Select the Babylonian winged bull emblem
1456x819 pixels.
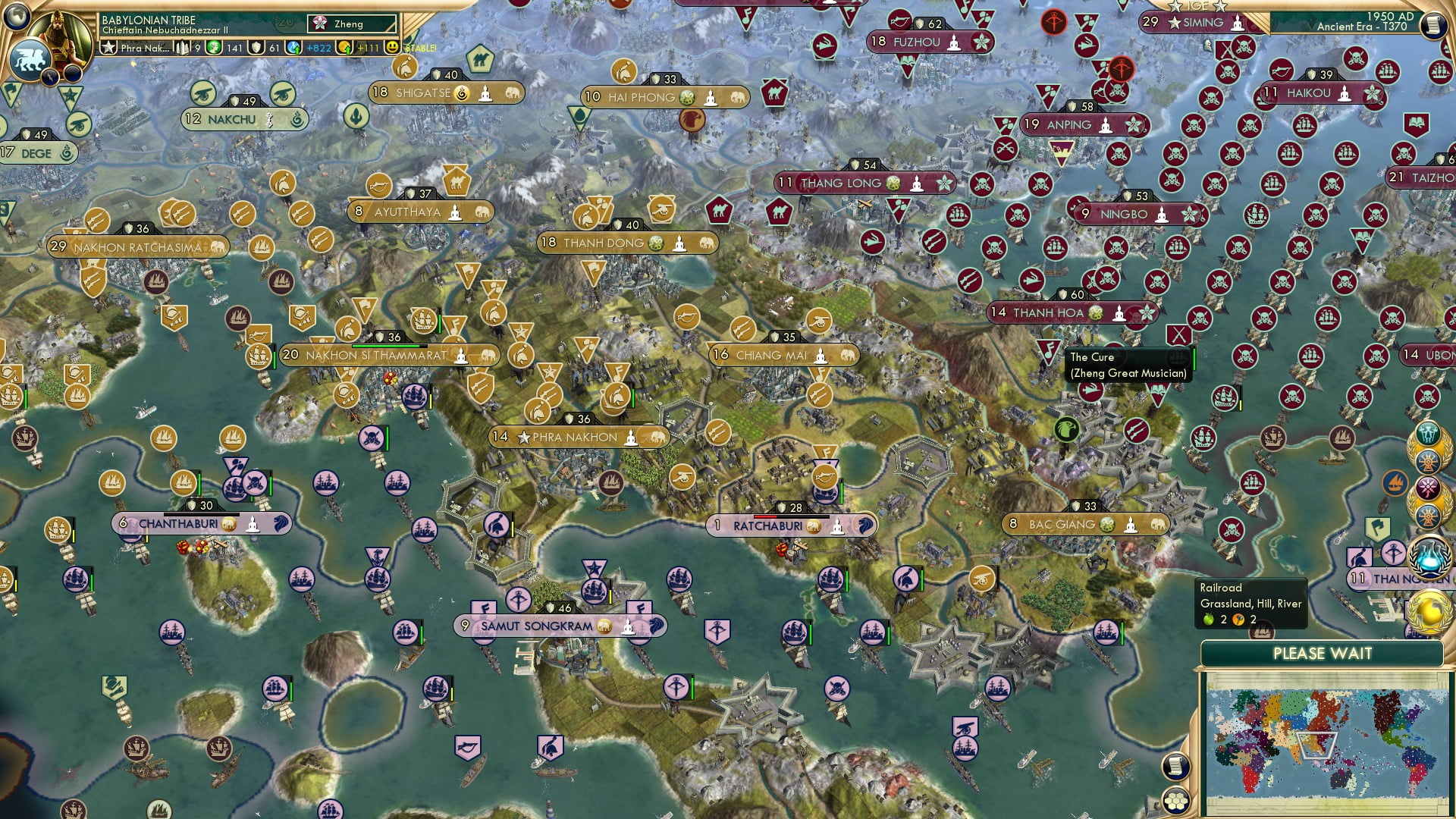point(29,61)
